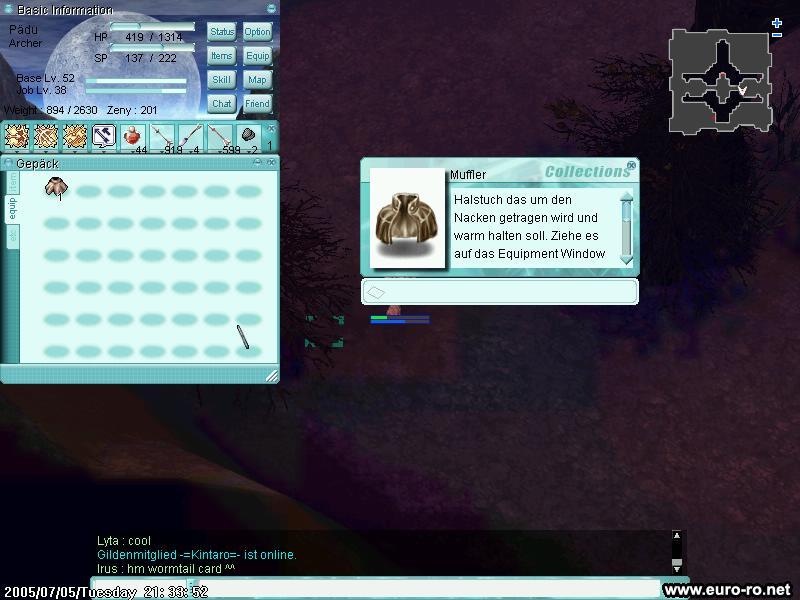800x600 pixels.
Task: Switch to the etc tab in Gepäck
Action: pos(13,236)
